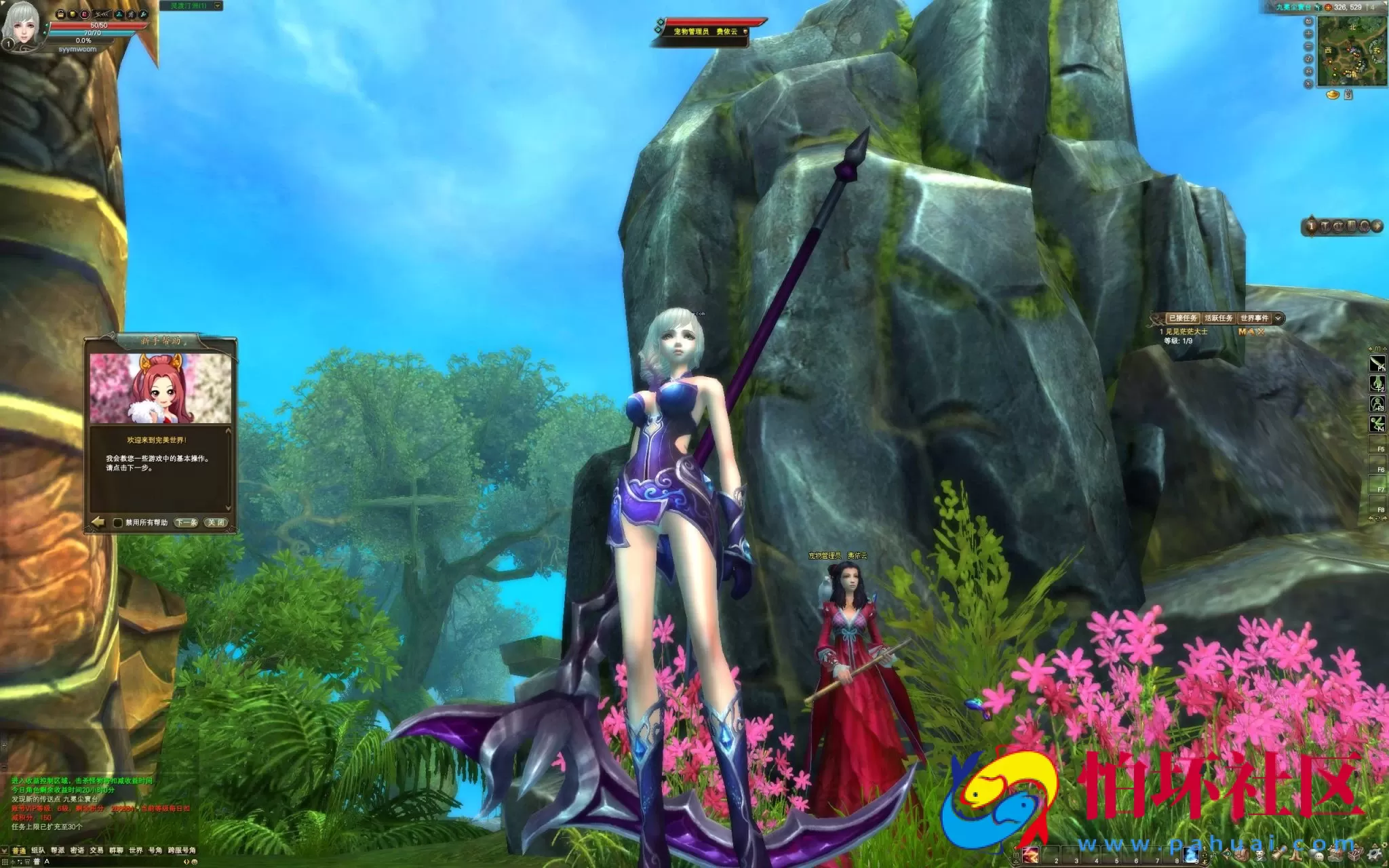Select the 帮派 chat channel tab
The image size is (1389, 868).
click(x=58, y=850)
